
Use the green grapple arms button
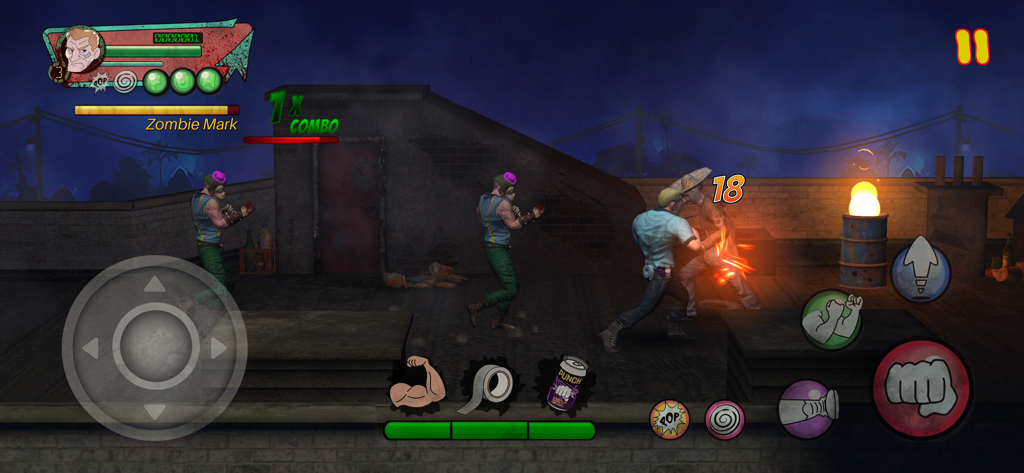point(831,320)
